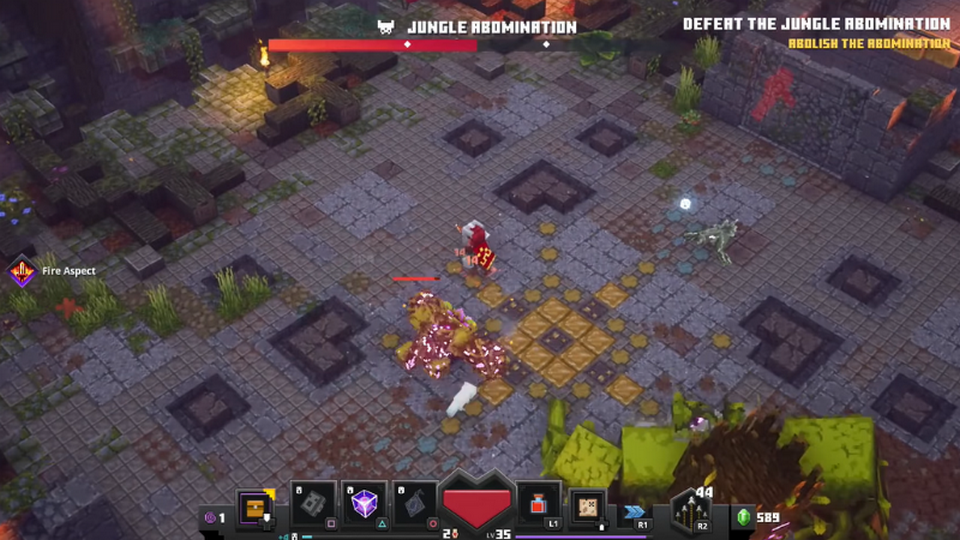This screenshot has height=540, width=960.
Task: Drink the red health potion
Action: (x=539, y=505)
